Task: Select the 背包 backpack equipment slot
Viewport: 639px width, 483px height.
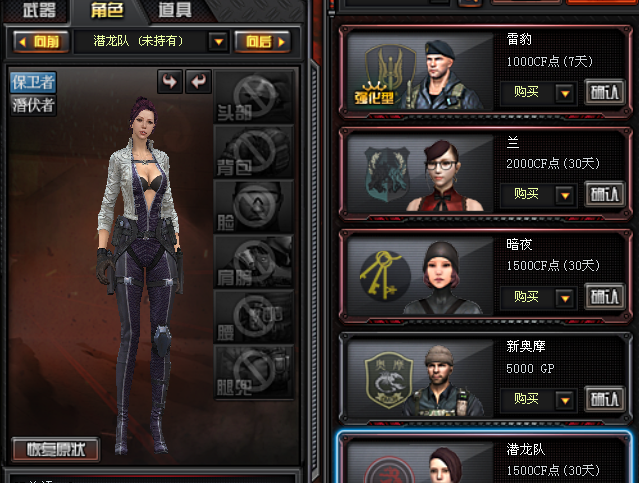Action: 254,152
